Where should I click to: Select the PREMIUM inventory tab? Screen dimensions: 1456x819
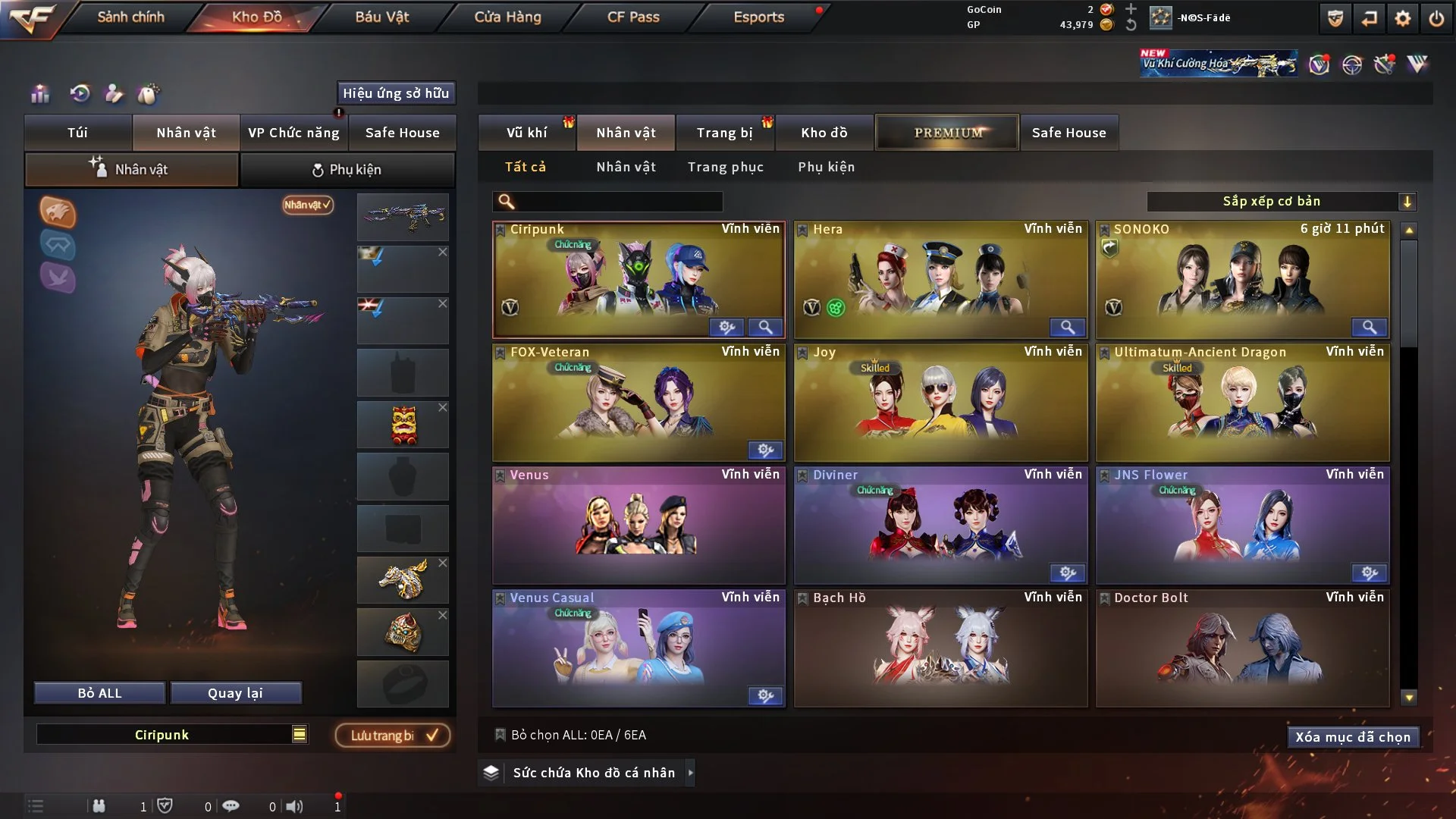coord(947,133)
